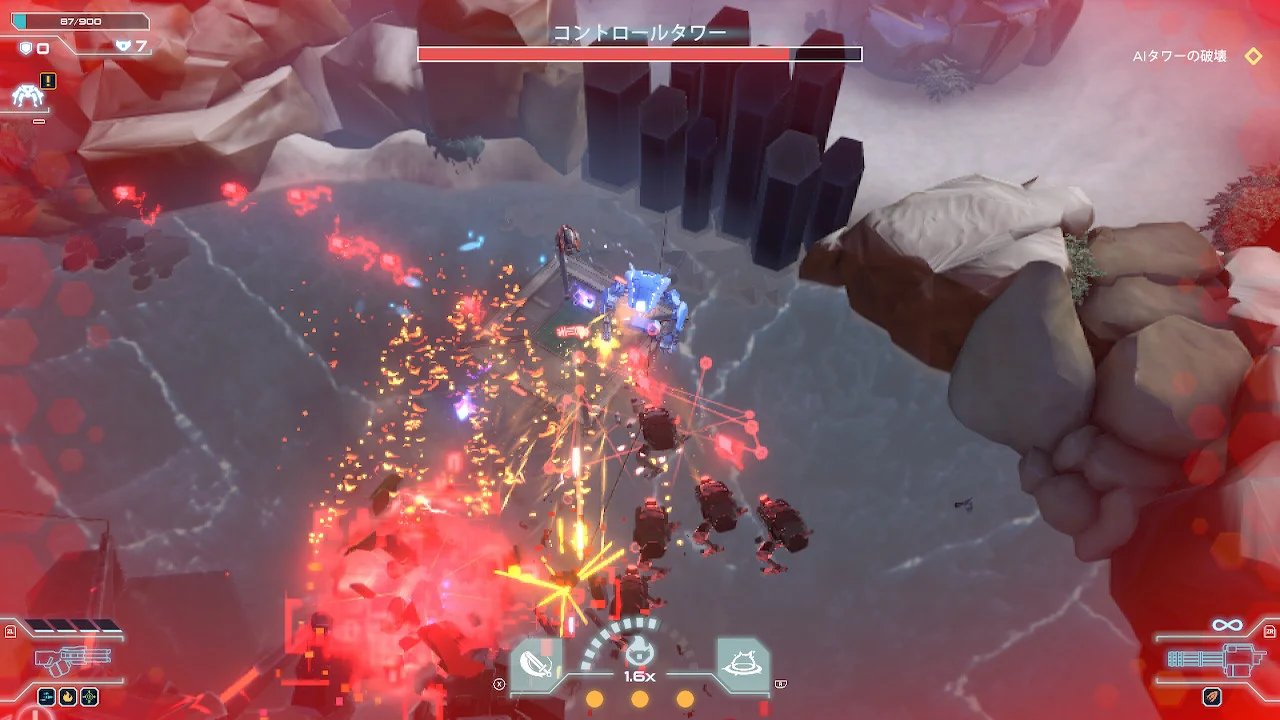
Task: Click the flame weapon mod icon
Action: [68, 696]
